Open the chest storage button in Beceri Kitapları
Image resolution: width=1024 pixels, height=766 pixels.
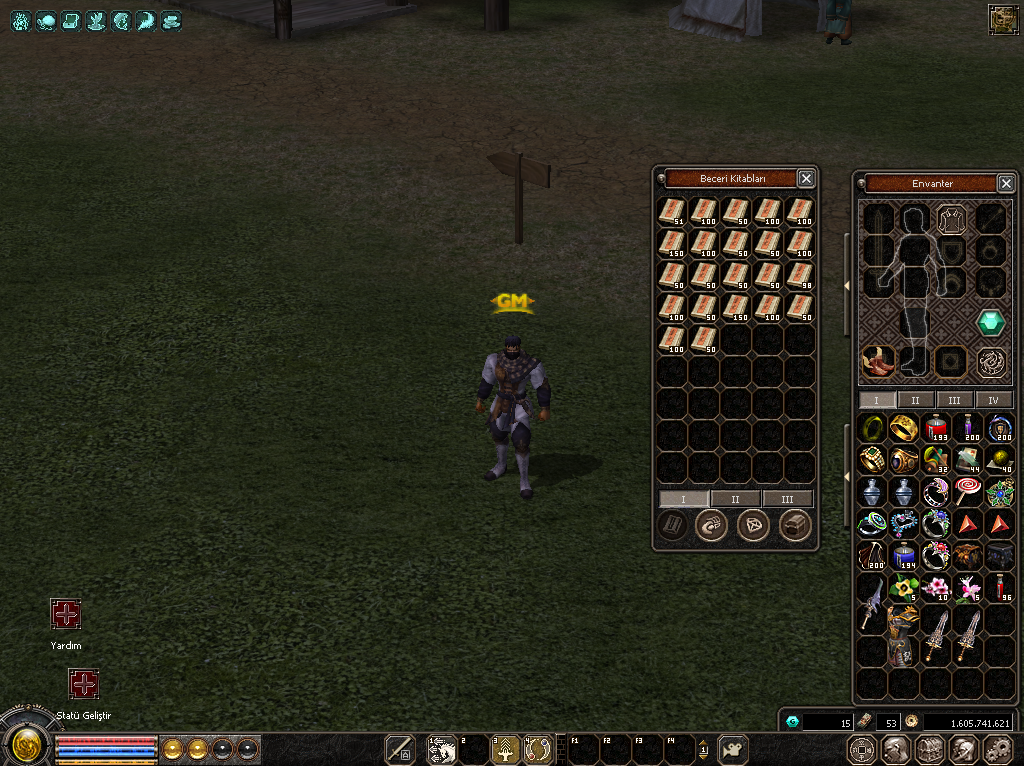(x=795, y=525)
